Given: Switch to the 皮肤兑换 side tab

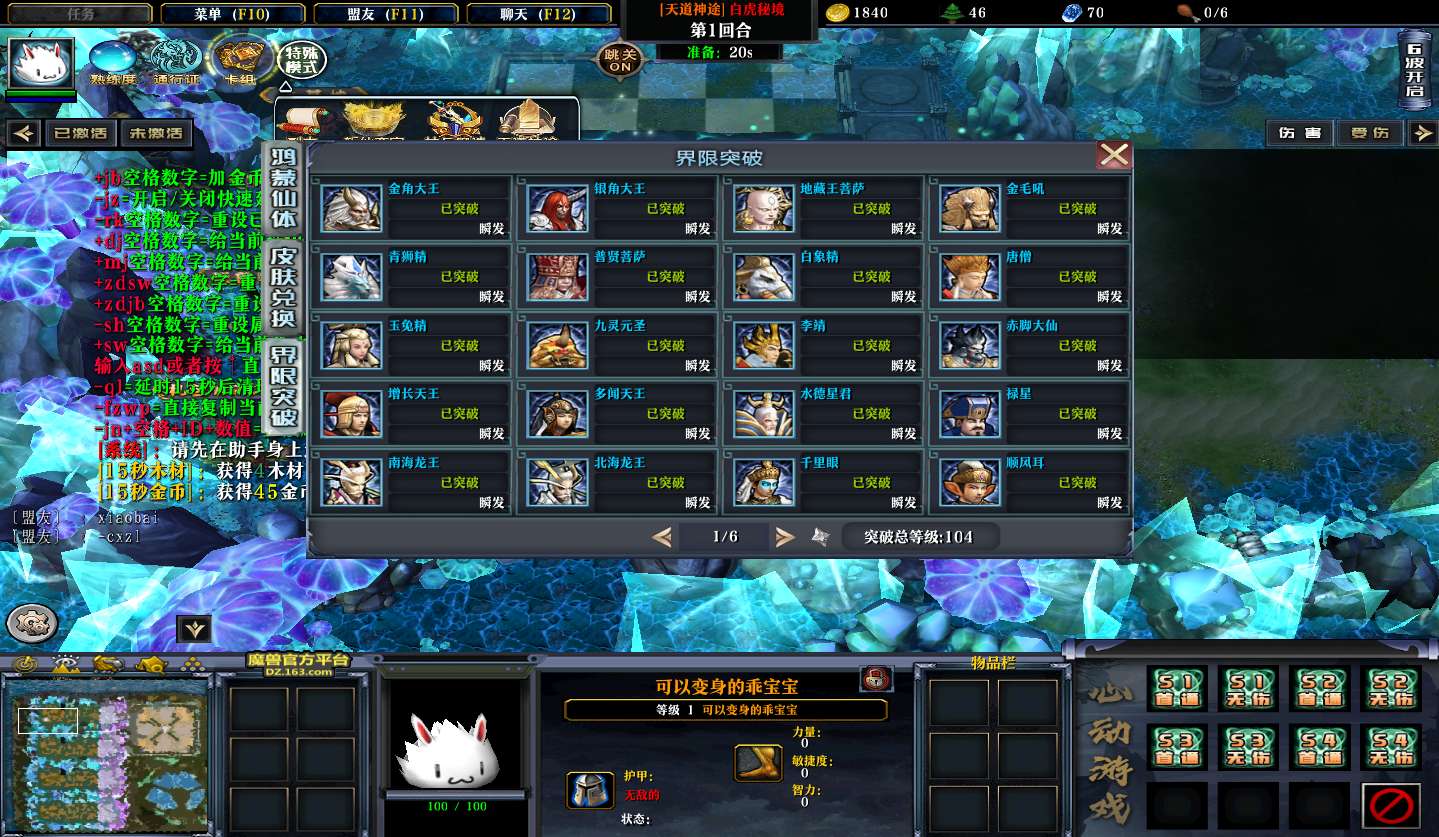Looking at the screenshot, I should (284, 288).
